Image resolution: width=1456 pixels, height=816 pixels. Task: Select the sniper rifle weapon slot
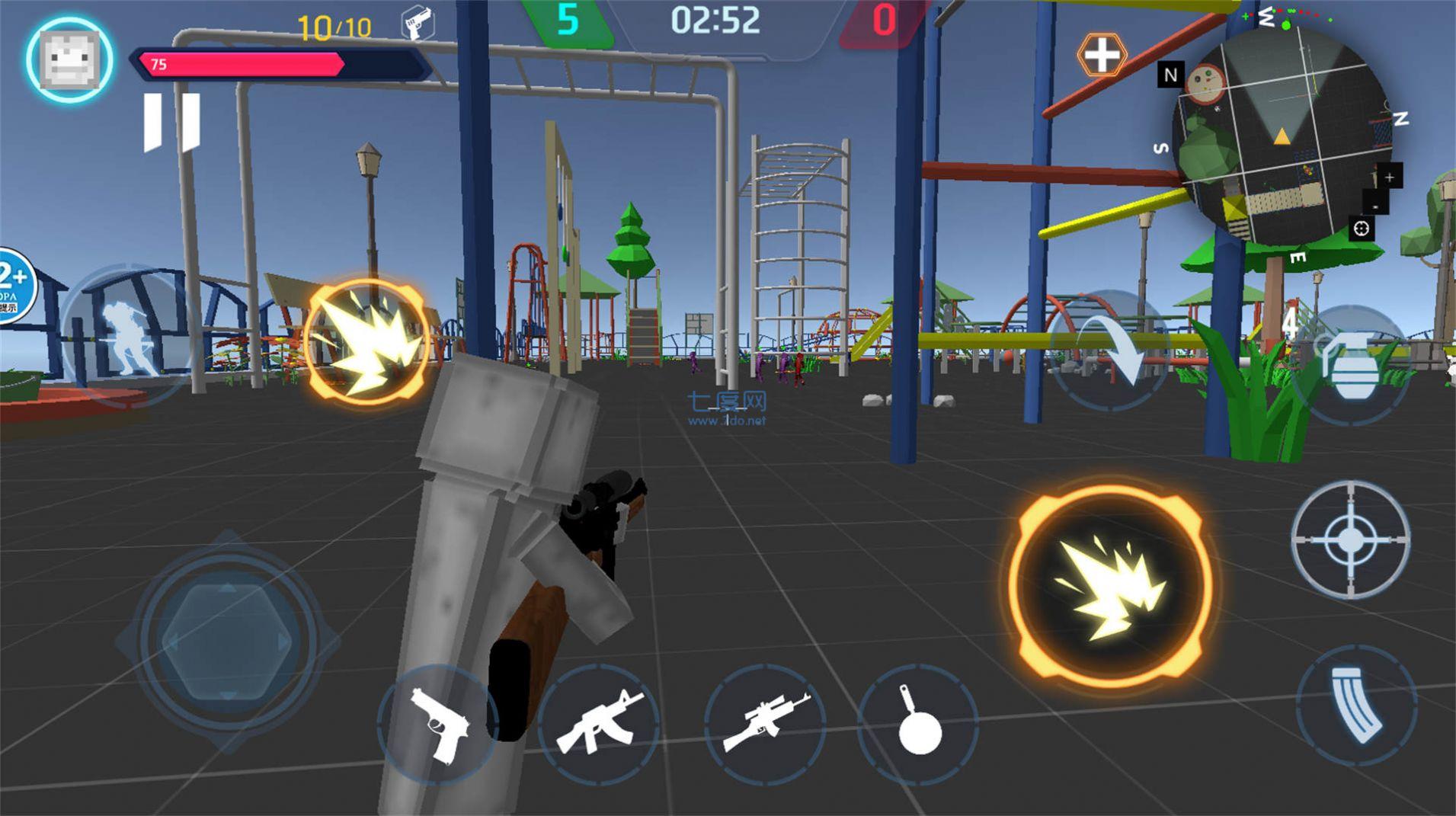(x=765, y=722)
